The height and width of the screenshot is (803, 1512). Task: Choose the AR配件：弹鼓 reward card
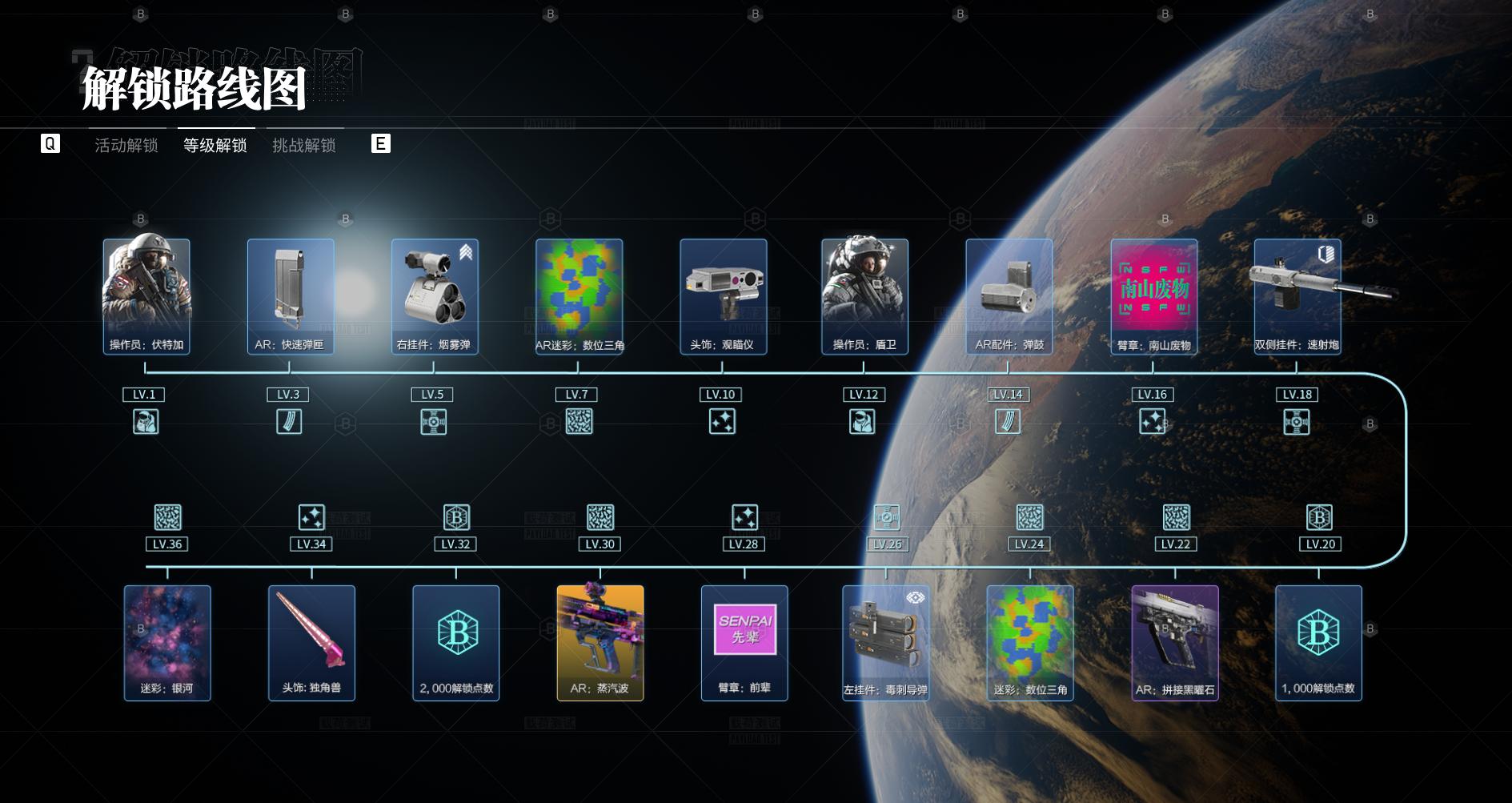click(1009, 296)
